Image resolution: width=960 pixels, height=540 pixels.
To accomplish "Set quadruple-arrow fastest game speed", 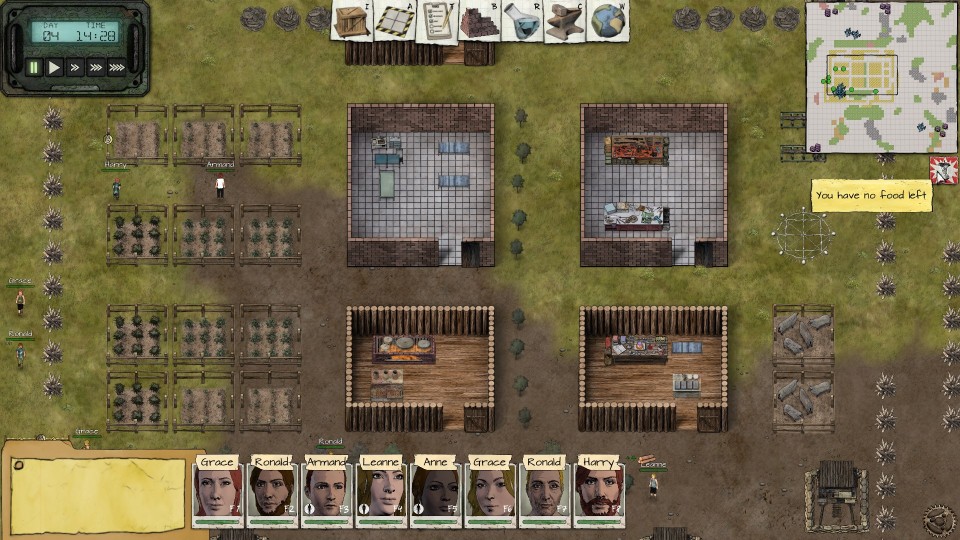I will tap(117, 68).
